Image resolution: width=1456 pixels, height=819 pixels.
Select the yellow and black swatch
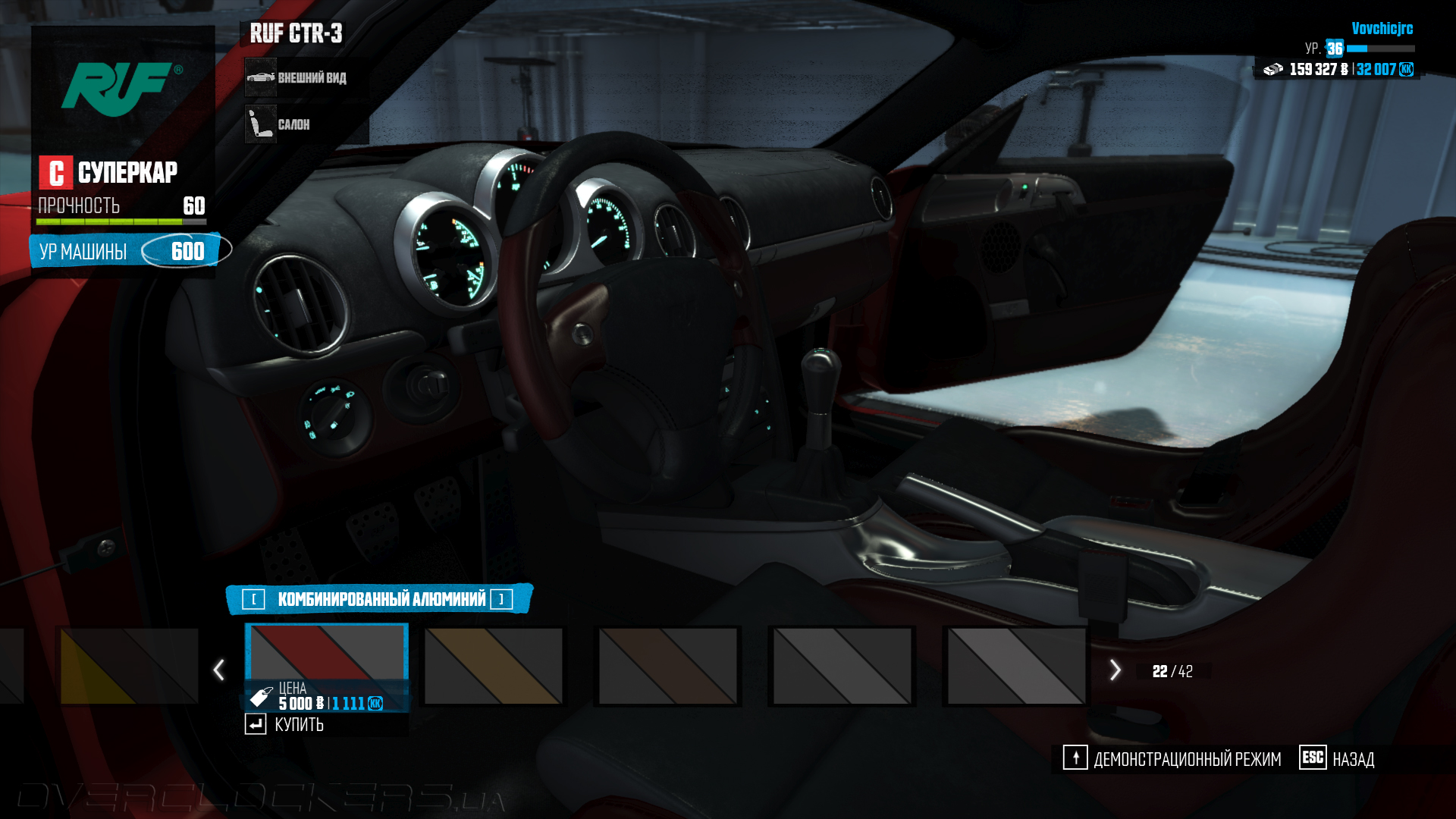[x=129, y=666]
